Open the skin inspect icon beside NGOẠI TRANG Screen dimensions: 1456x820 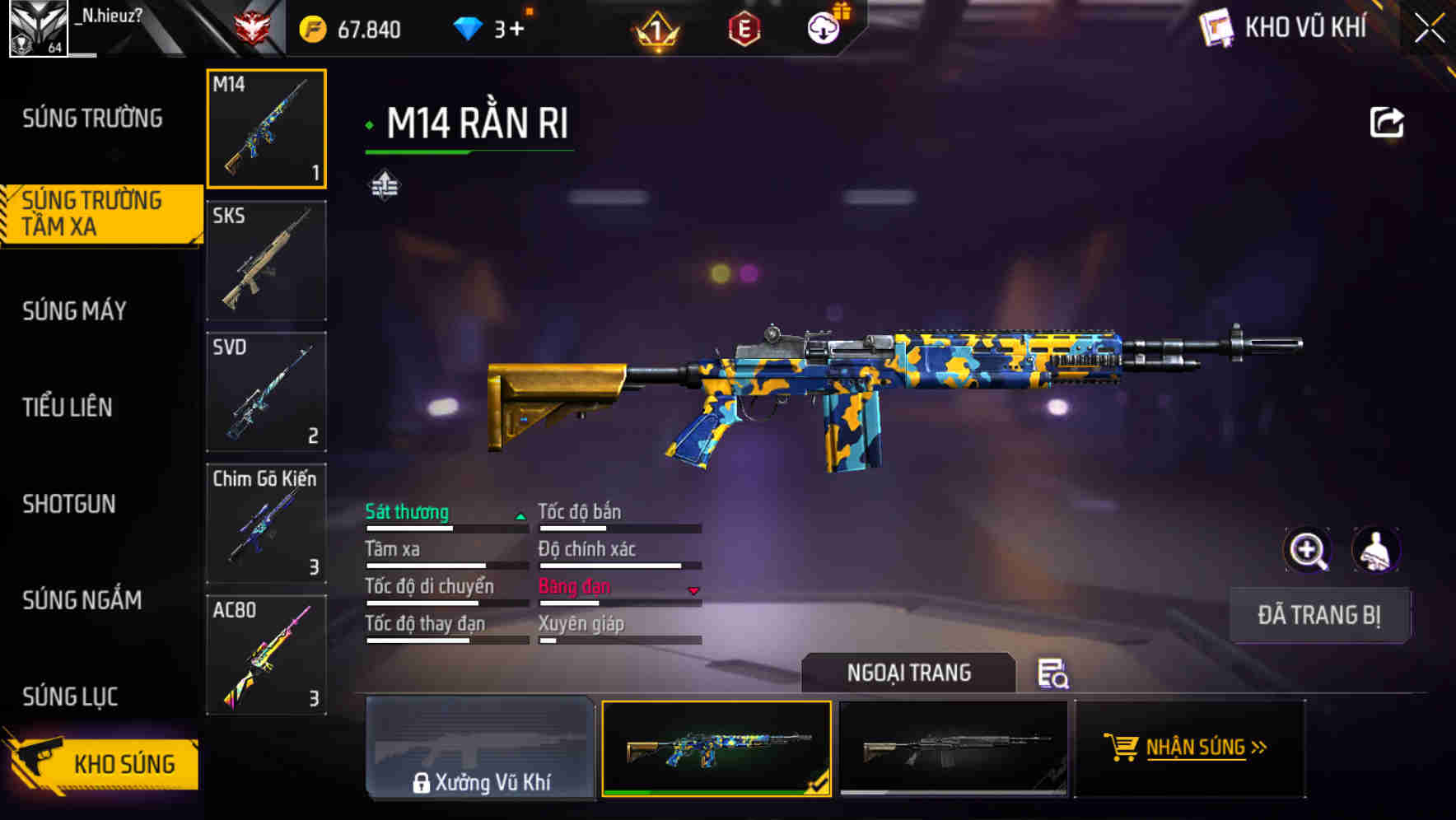1055,675
